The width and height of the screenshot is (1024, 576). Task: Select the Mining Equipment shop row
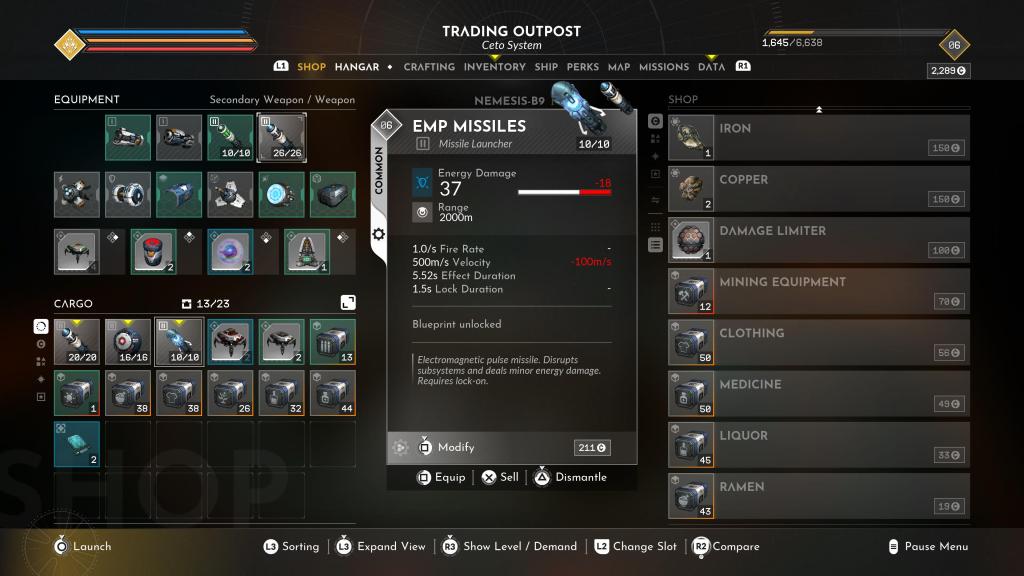pyautogui.click(x=818, y=291)
